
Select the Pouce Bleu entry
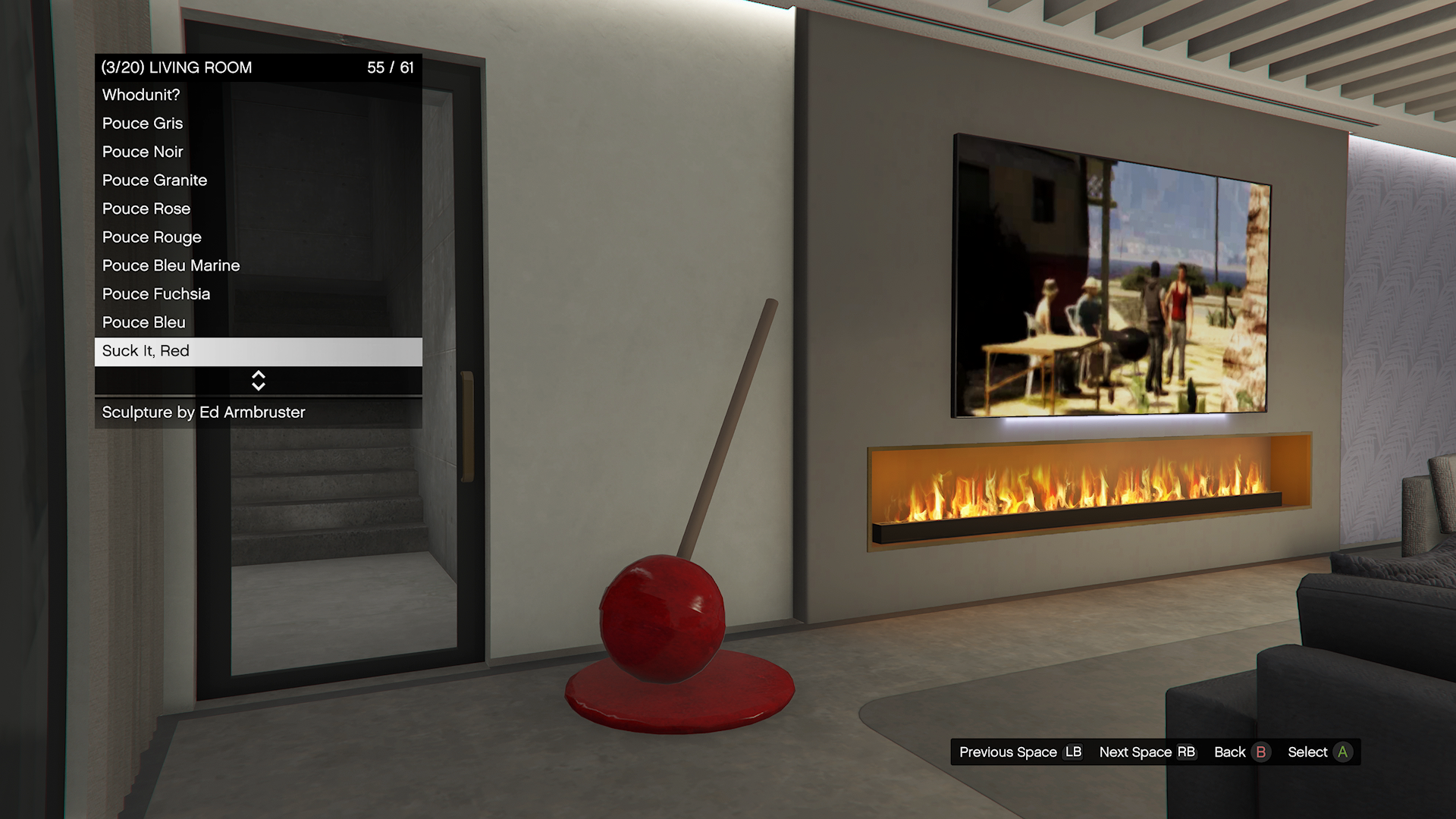[x=258, y=323]
